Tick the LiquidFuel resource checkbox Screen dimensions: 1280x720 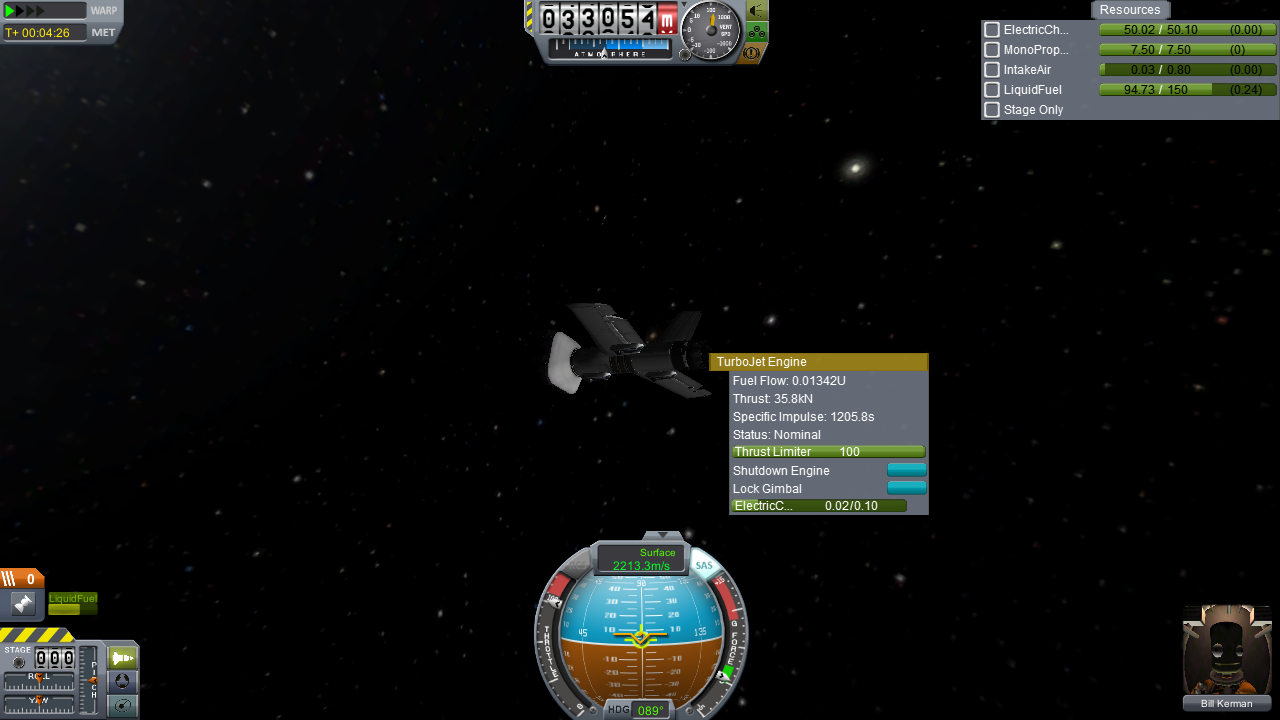992,90
